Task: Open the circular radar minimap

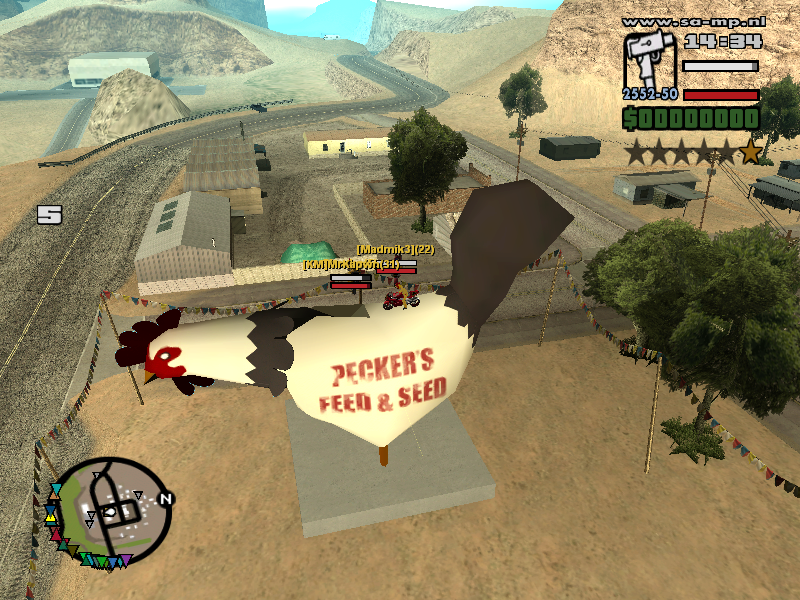Action: coord(113,511)
